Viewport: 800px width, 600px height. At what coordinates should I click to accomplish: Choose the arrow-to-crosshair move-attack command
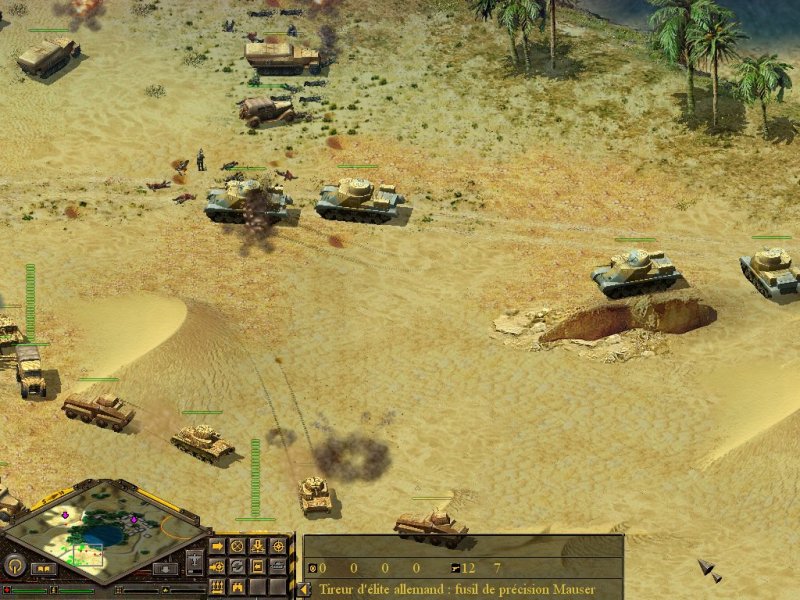[217, 566]
